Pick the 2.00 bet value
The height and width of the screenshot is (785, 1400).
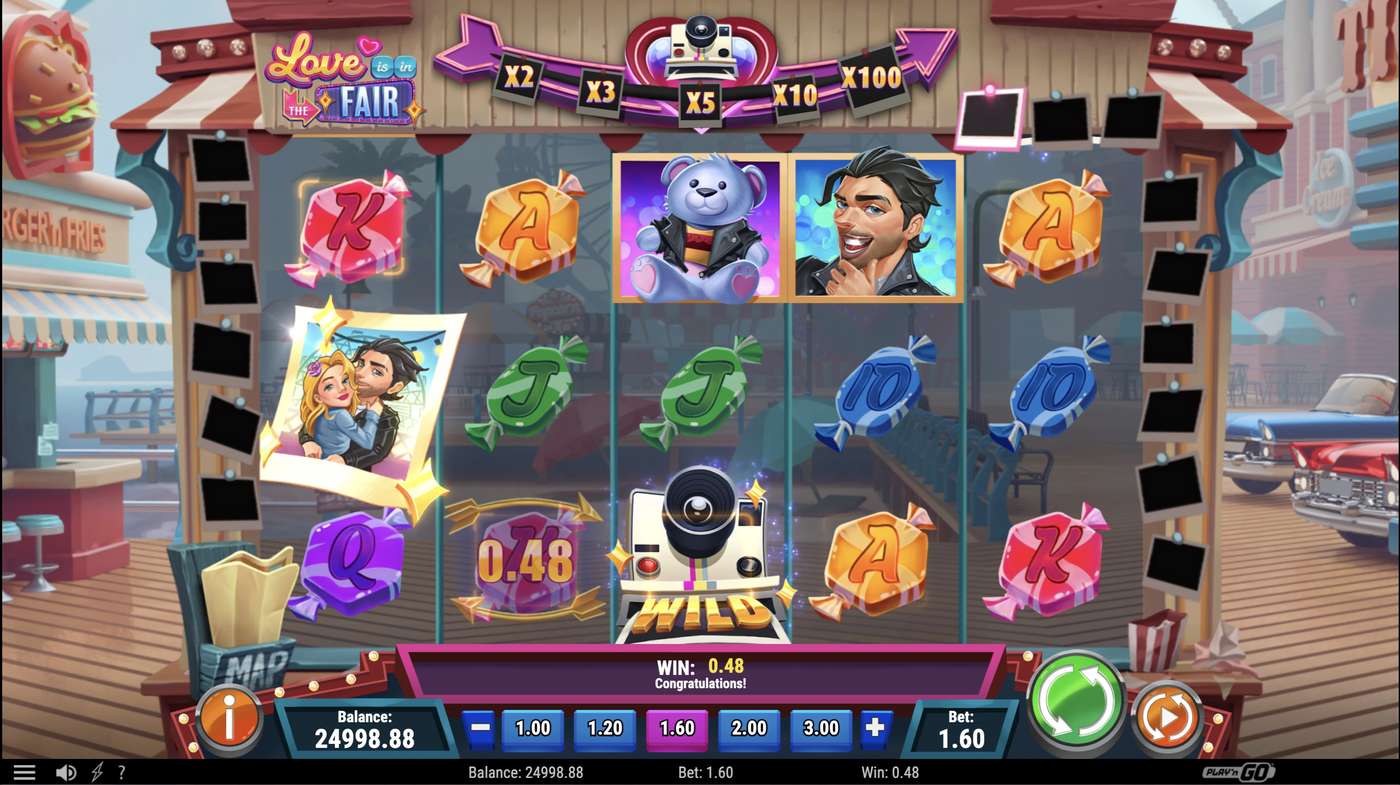point(748,729)
